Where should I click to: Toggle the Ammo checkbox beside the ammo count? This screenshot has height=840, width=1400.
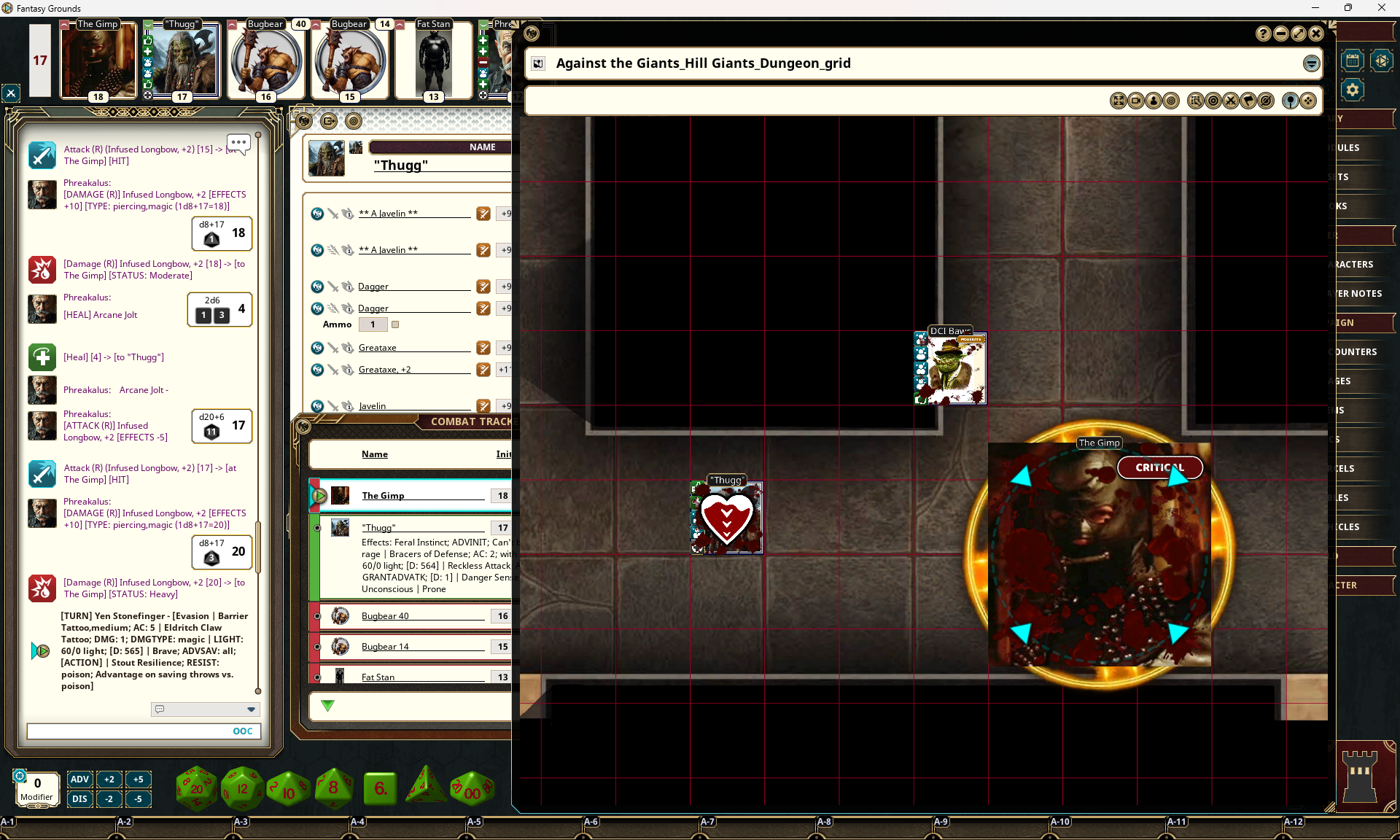click(395, 325)
